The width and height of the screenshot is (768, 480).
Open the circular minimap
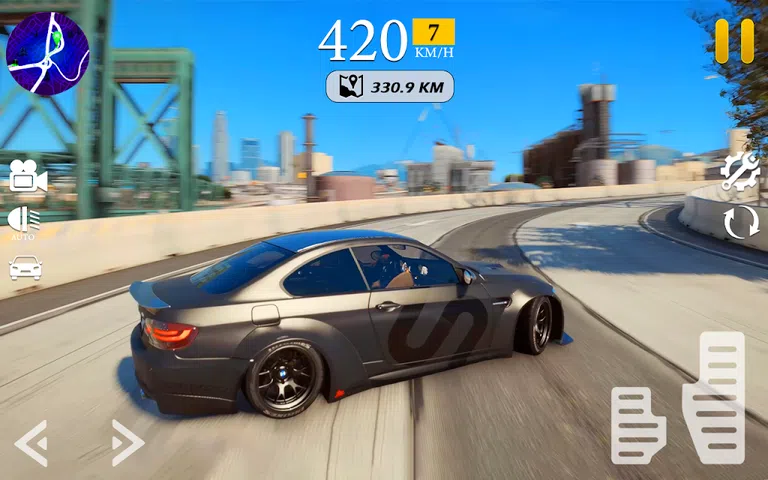tap(47, 53)
